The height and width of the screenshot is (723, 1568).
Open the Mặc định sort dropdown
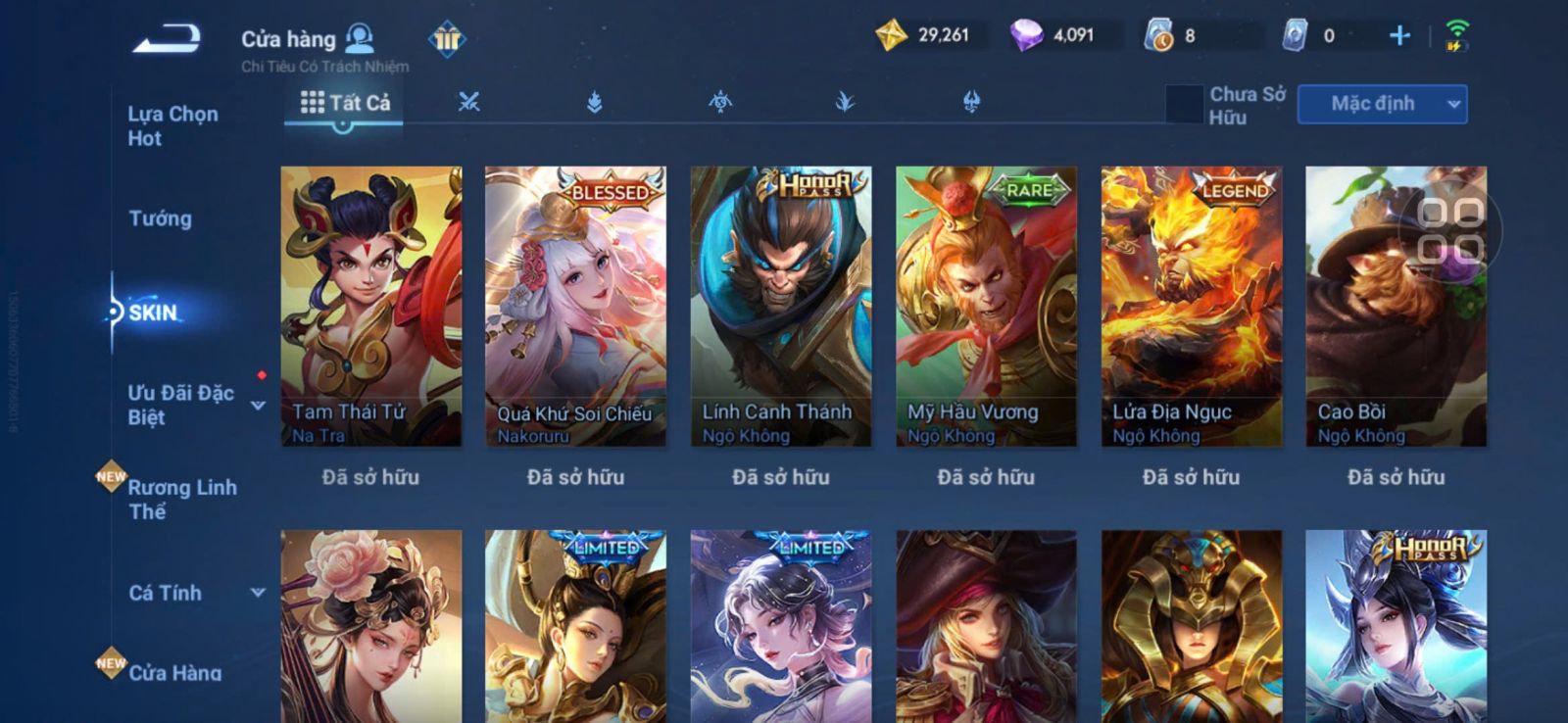pyautogui.click(x=1382, y=104)
